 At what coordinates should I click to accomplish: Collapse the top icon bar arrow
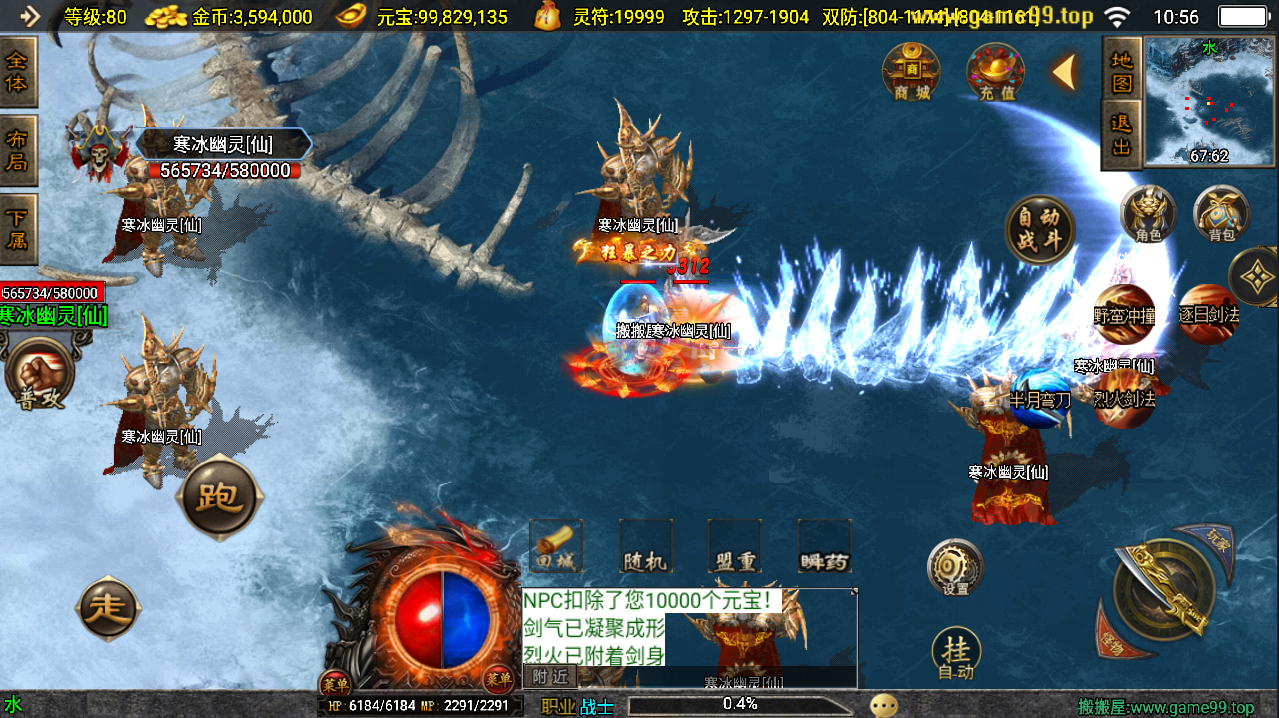1064,72
